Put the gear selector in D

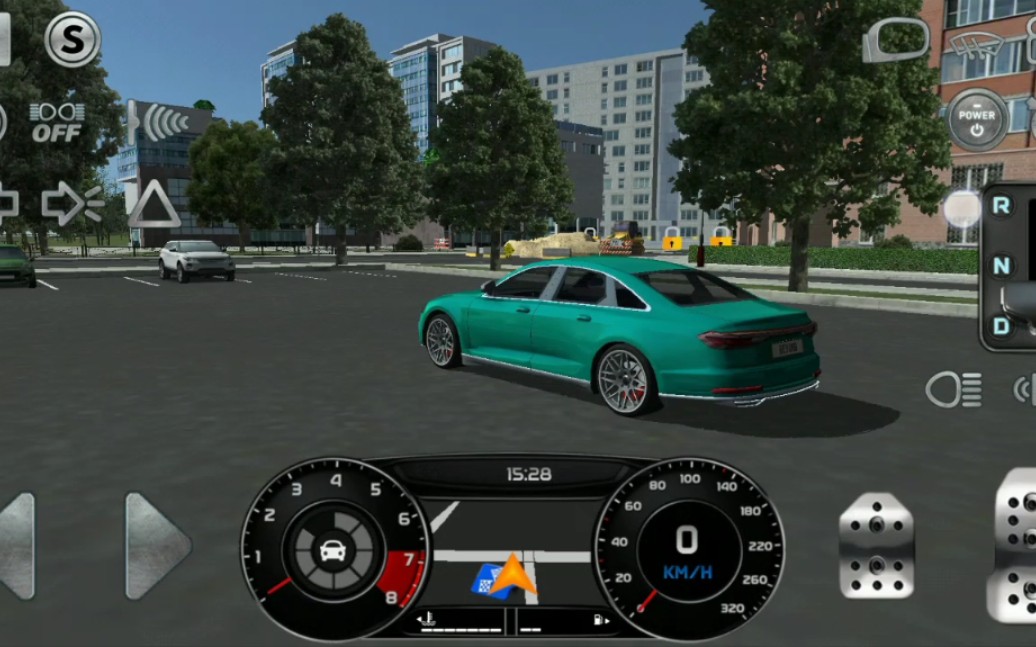click(x=1001, y=325)
